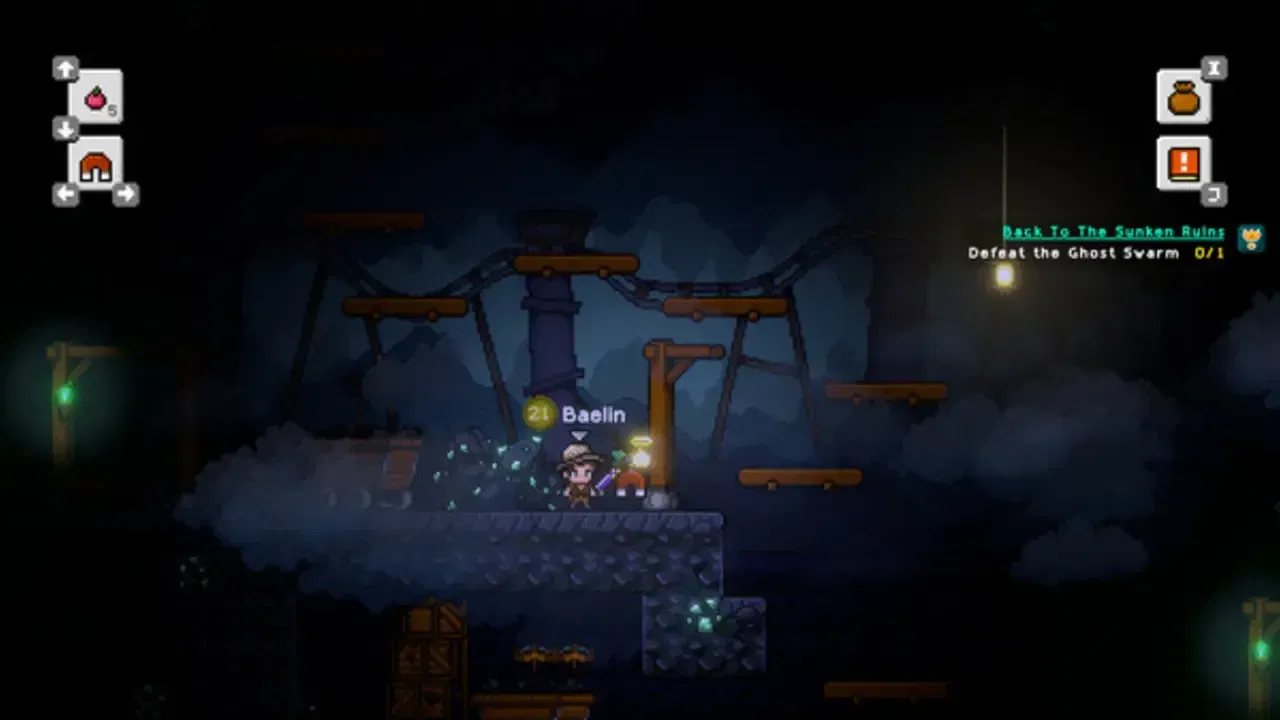Select the character Baelin
The width and height of the screenshot is (1280, 720).
578,480
